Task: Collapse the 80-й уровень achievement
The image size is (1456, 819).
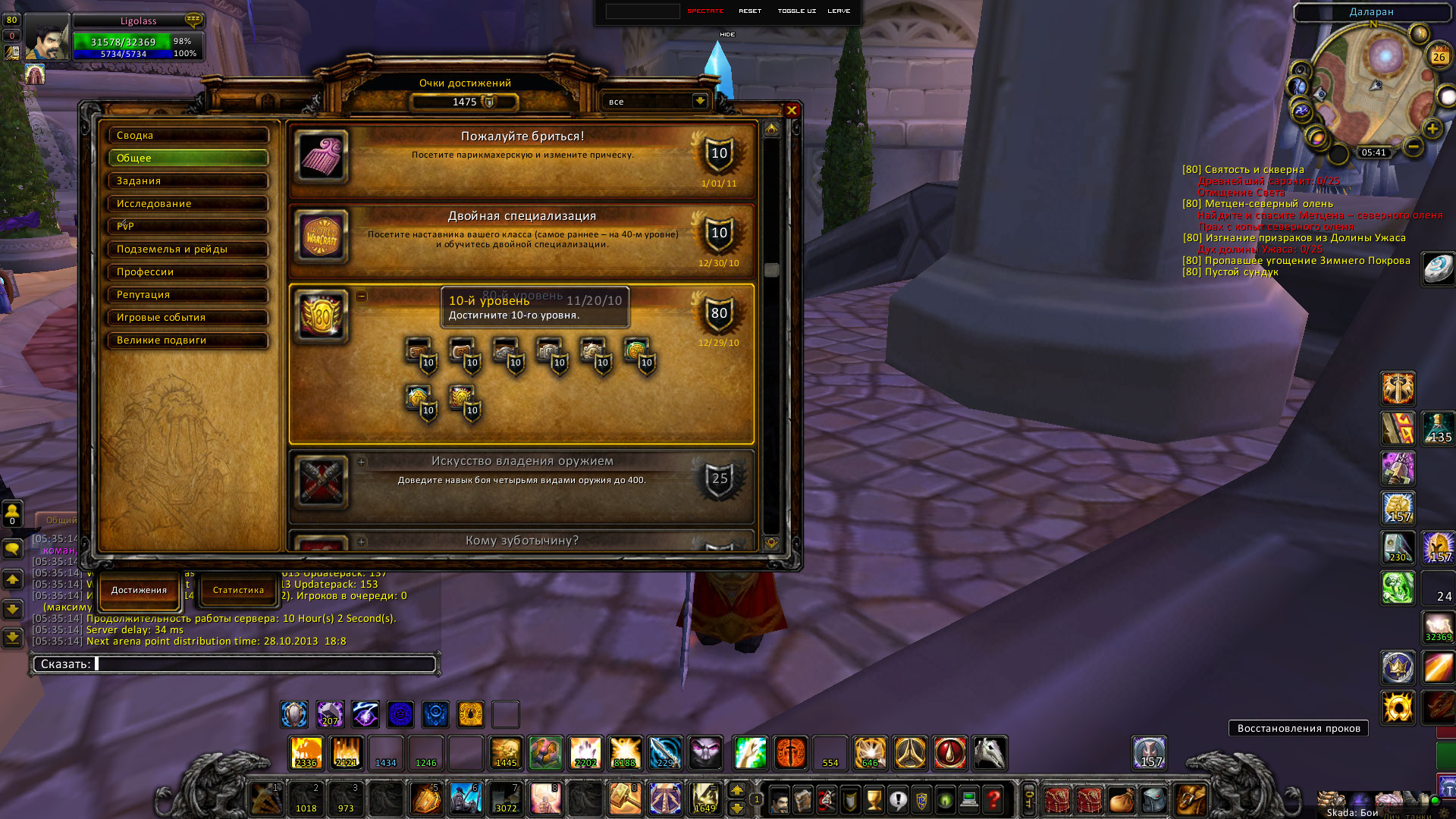Action: (362, 296)
